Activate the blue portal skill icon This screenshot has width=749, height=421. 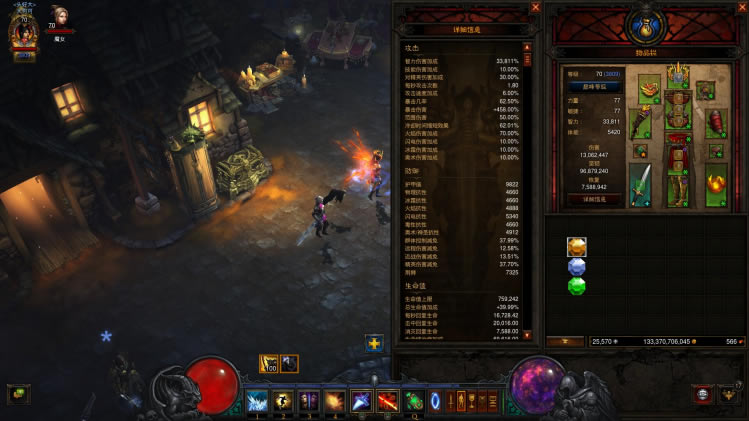click(436, 401)
